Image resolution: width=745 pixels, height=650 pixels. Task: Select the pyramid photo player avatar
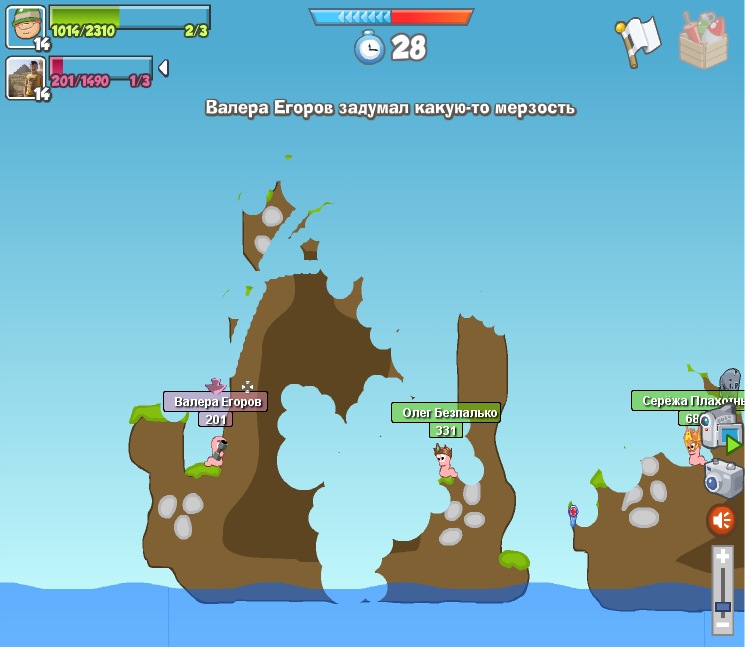click(26, 78)
